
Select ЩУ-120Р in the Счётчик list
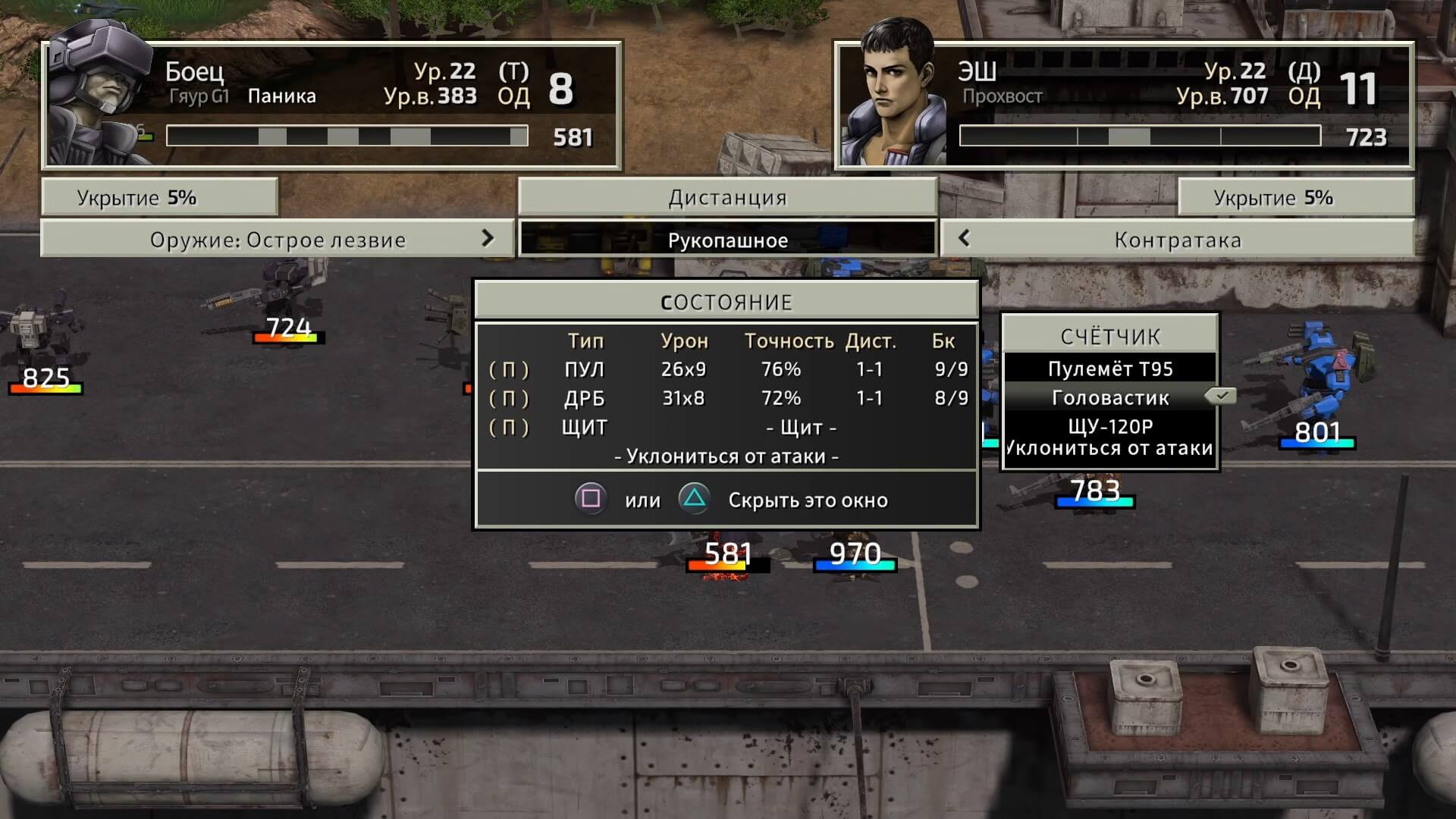coord(1109,425)
